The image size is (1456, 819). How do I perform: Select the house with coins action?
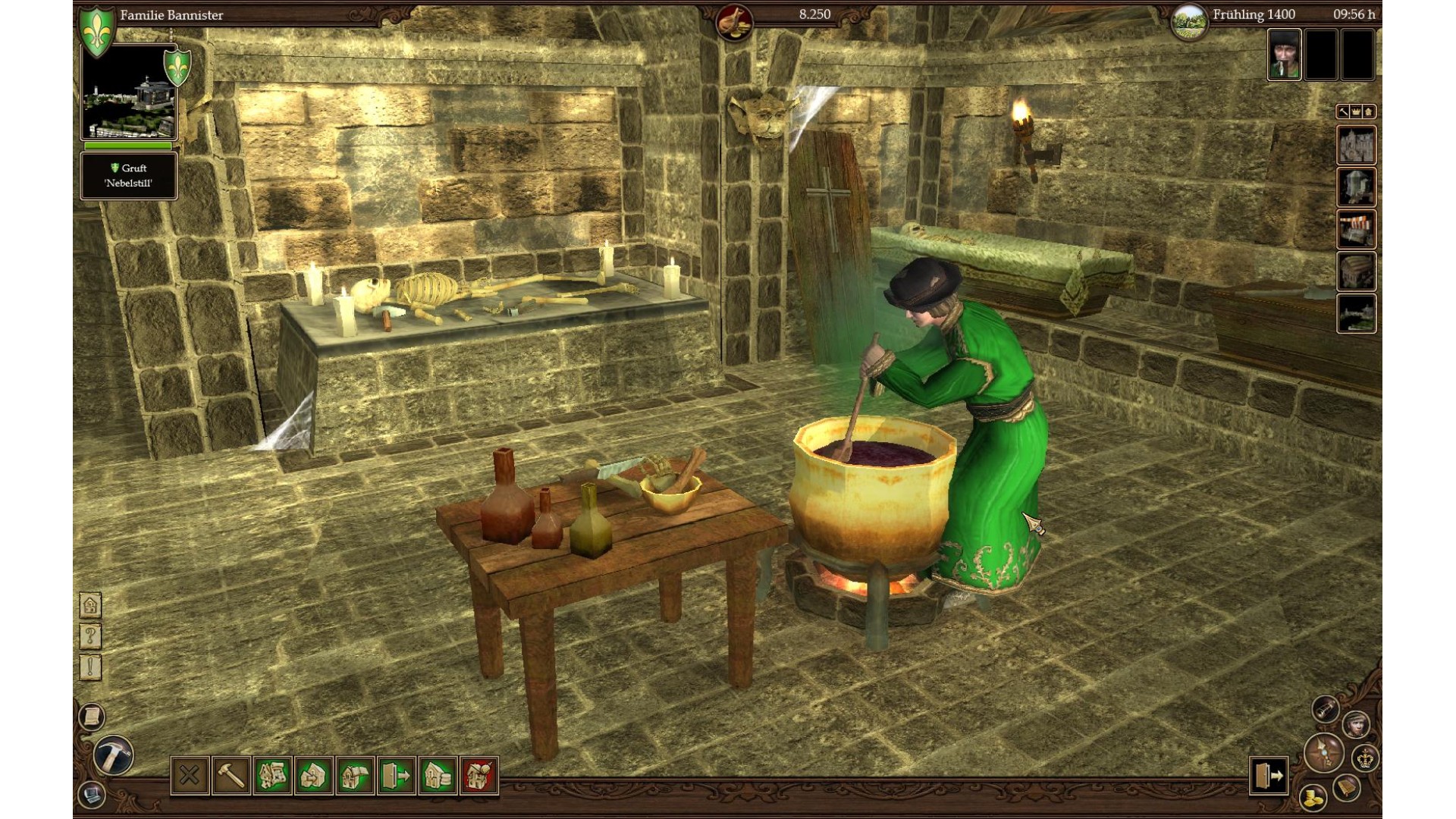tap(438, 775)
